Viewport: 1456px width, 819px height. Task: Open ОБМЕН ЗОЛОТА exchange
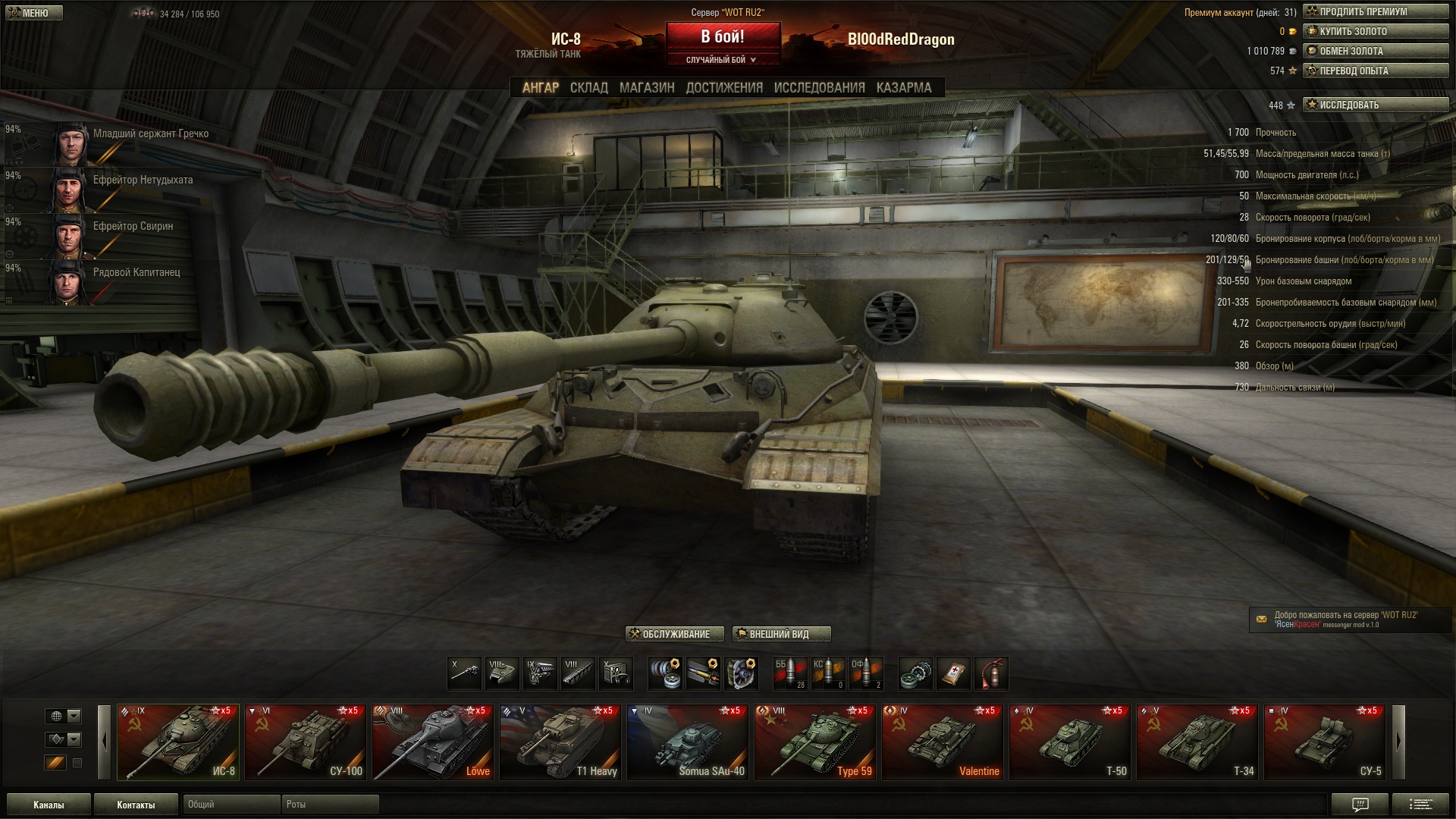(x=1375, y=52)
